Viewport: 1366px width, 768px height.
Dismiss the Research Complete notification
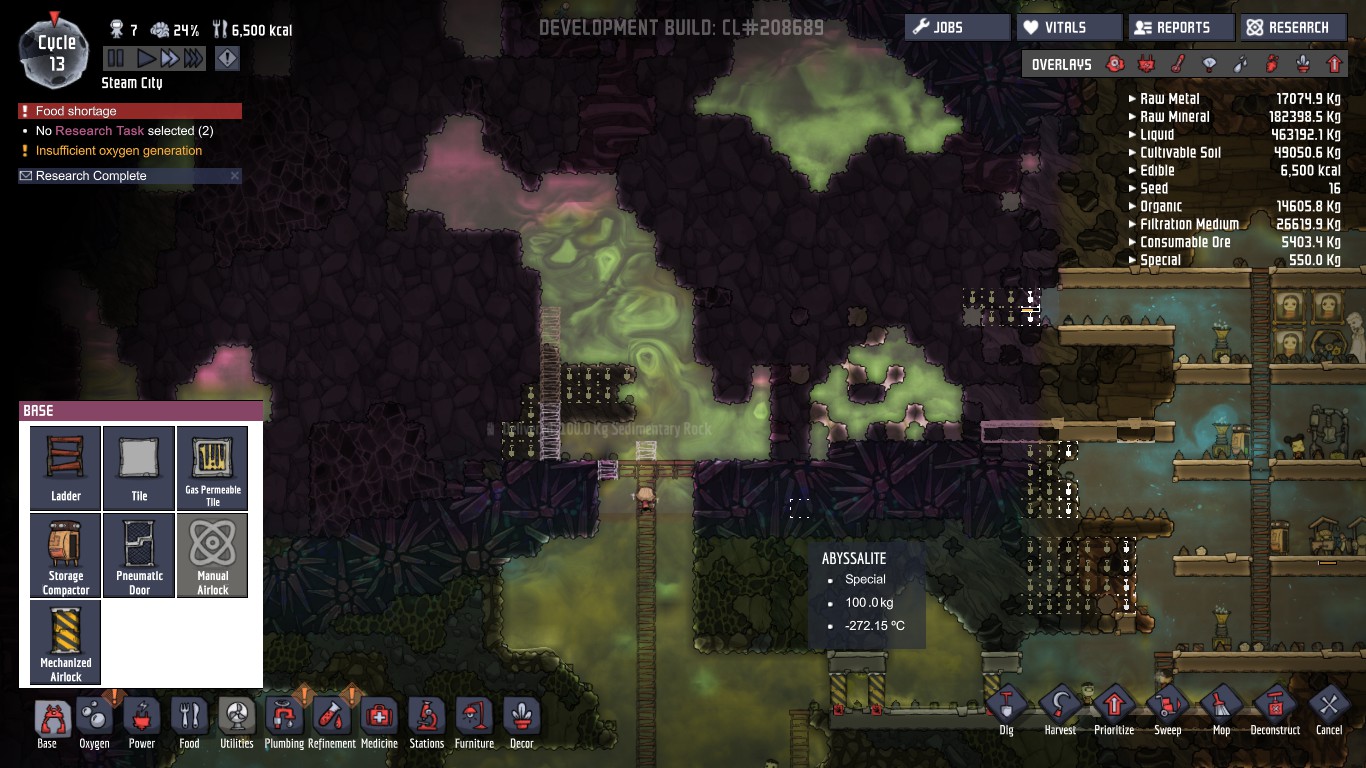coord(235,176)
